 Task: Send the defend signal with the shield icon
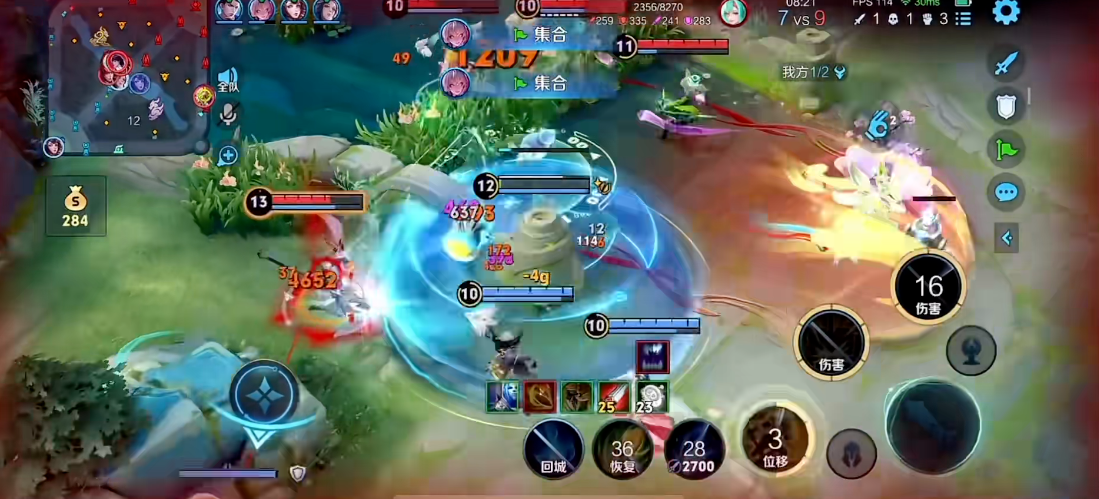[x=1006, y=106]
